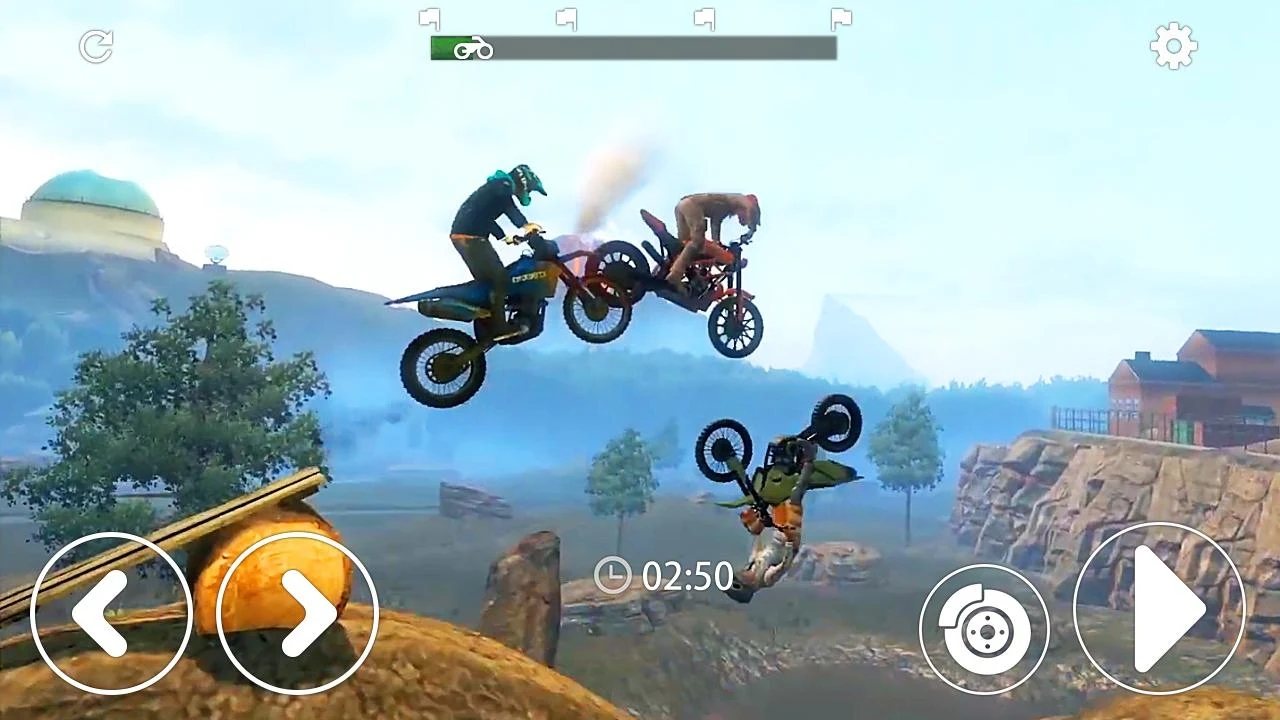Screen dimensions: 1280x720
Task: Tap the lean-forward right arrow button
Action: click(x=297, y=613)
